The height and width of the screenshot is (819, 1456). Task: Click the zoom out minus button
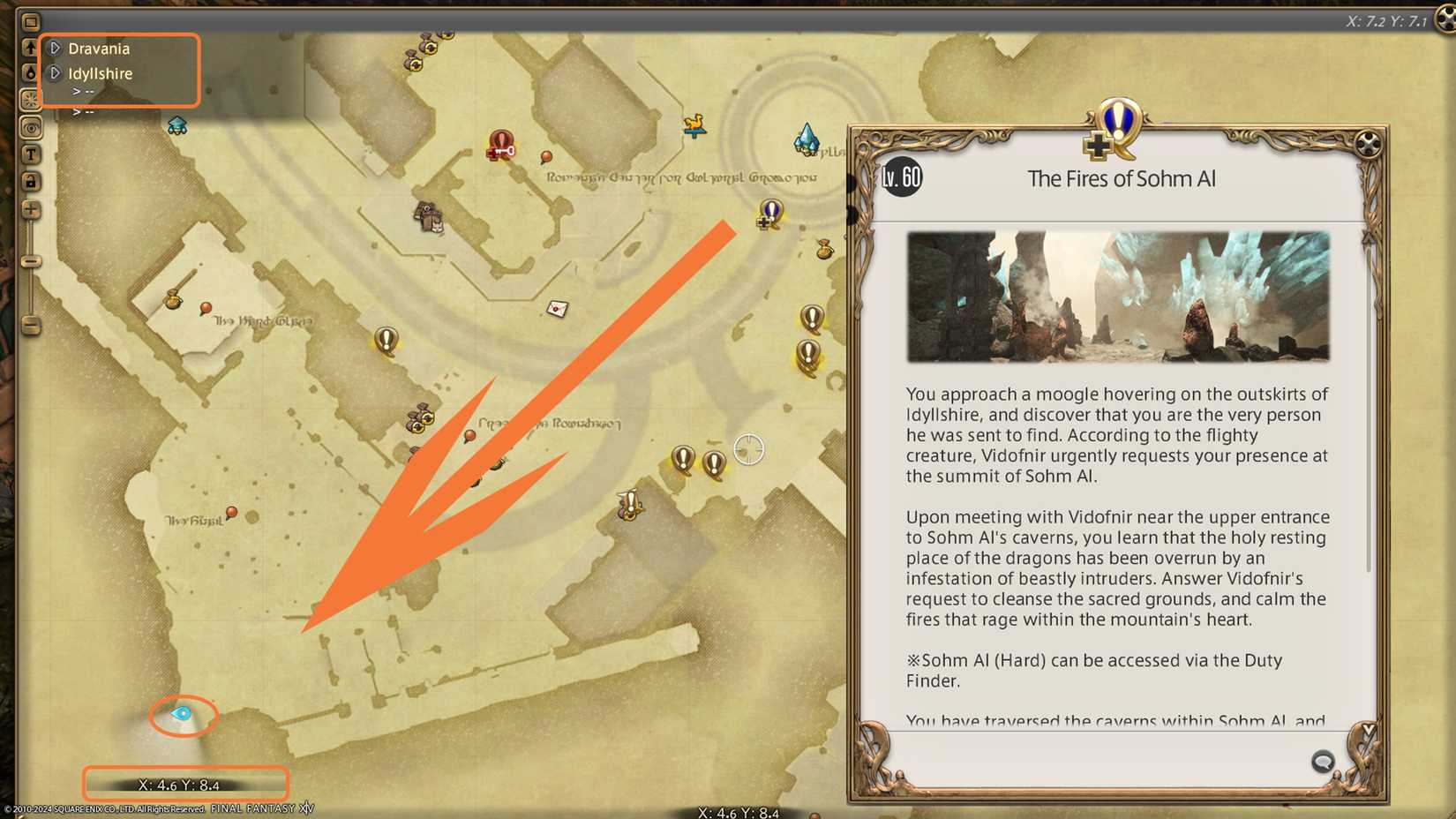[32, 327]
